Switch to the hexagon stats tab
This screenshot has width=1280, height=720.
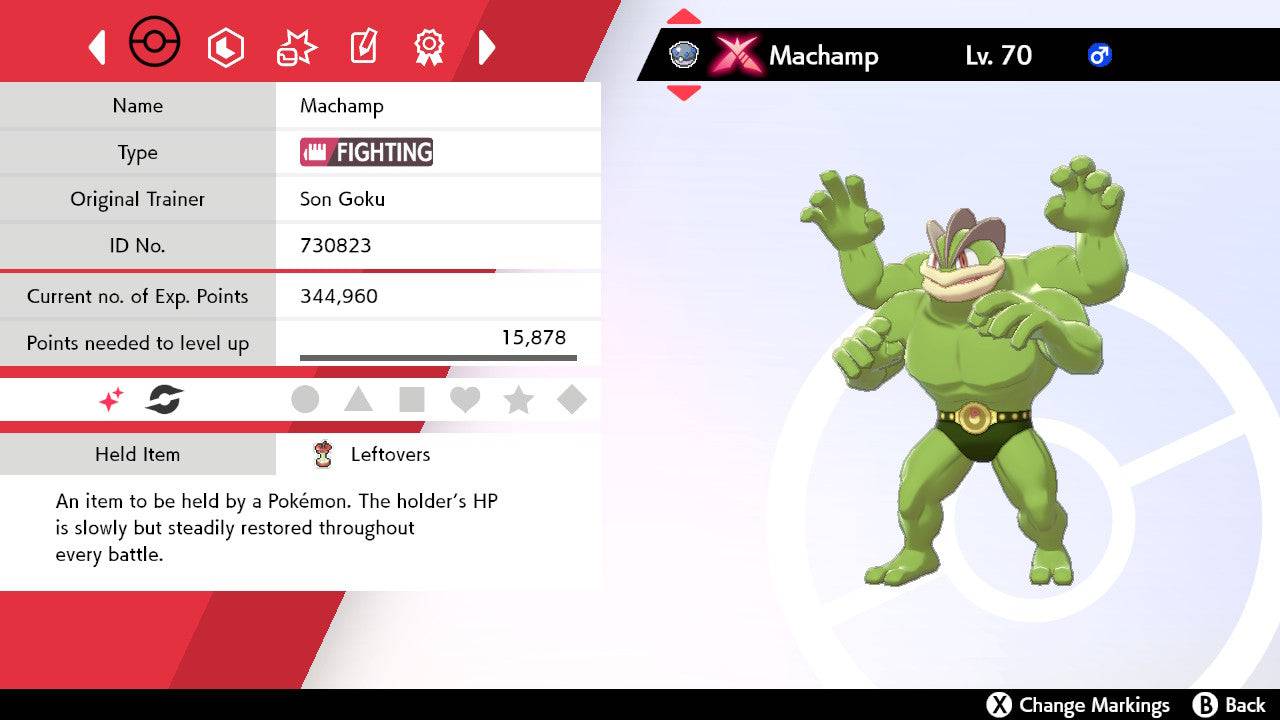225,47
